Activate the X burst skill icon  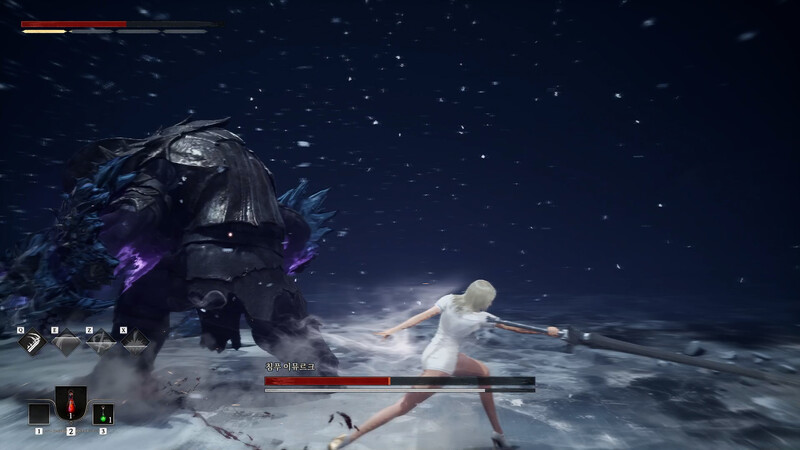[x=134, y=343]
